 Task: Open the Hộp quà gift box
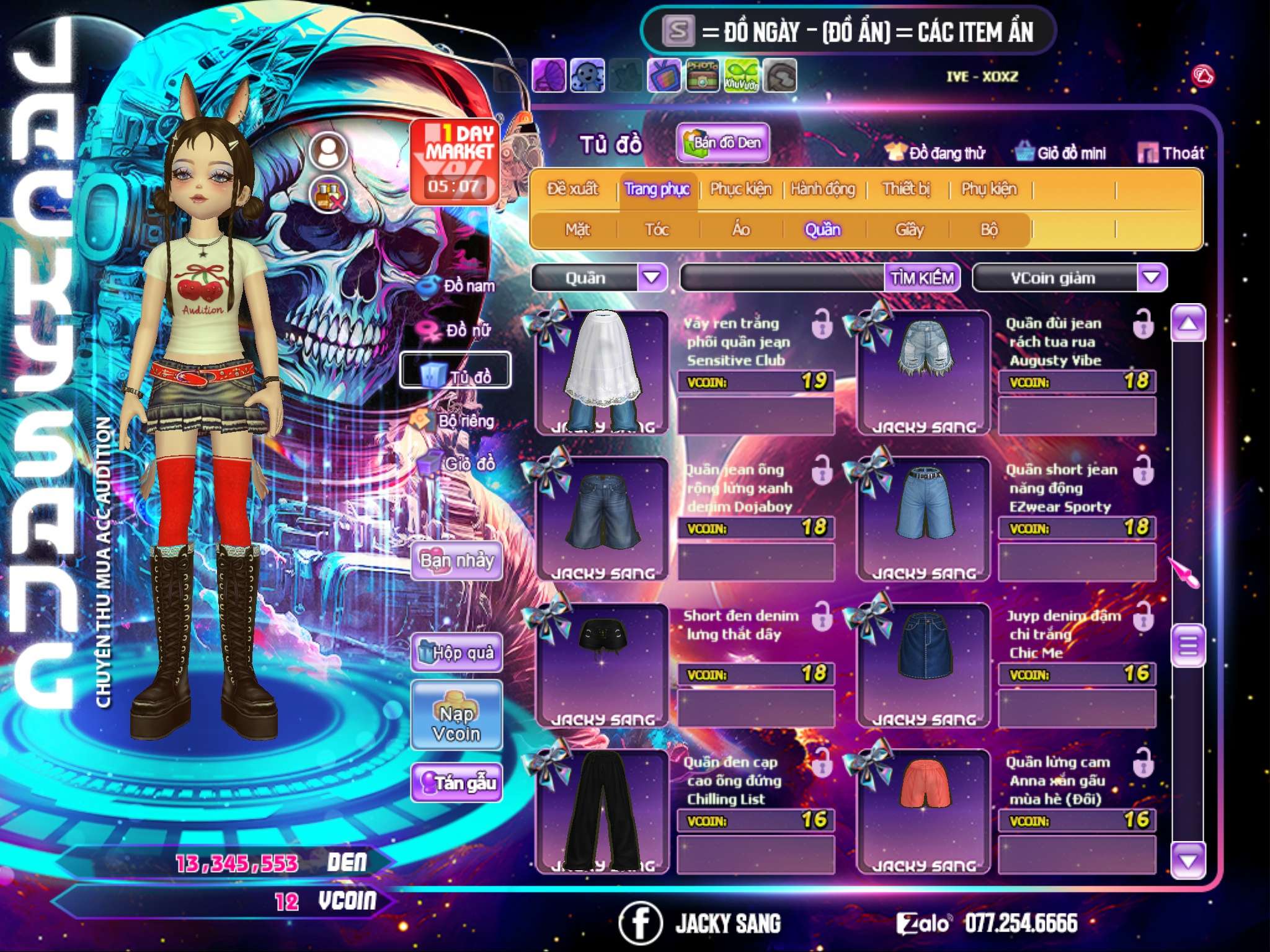tap(456, 652)
